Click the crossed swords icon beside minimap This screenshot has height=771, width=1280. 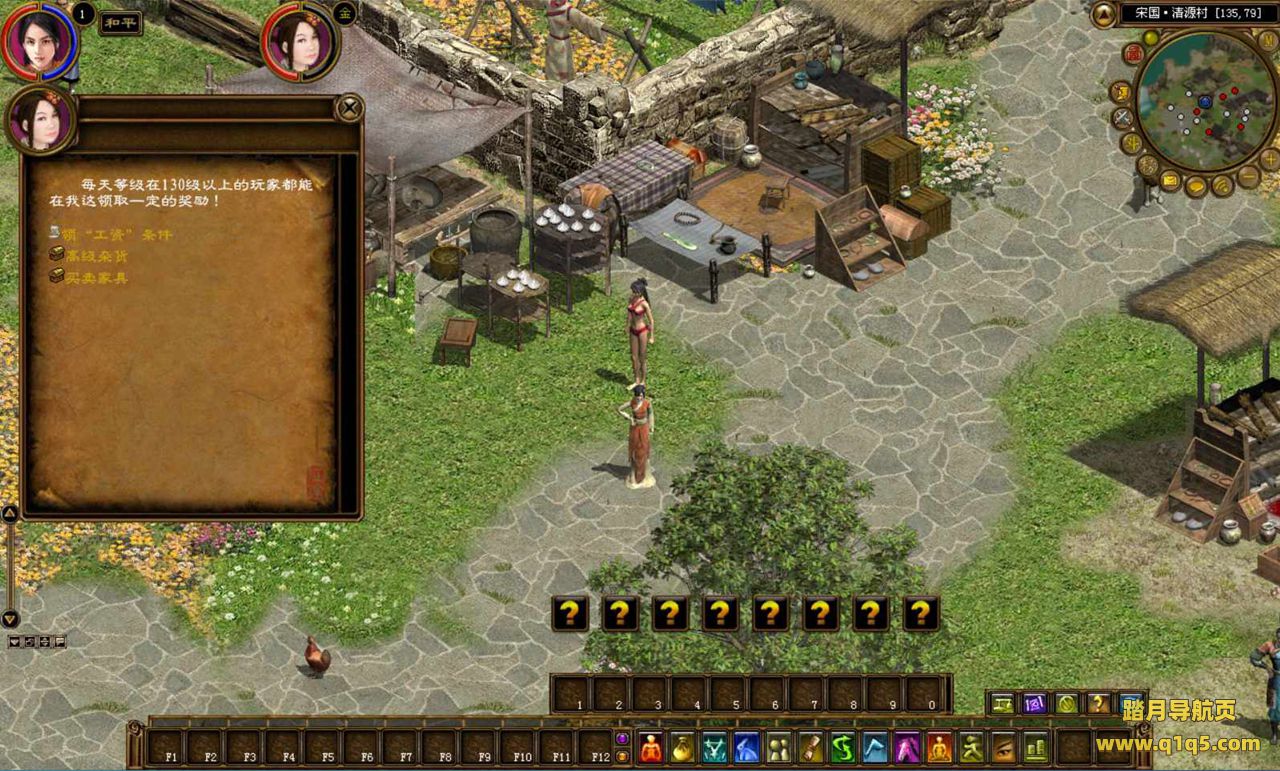[1123, 118]
